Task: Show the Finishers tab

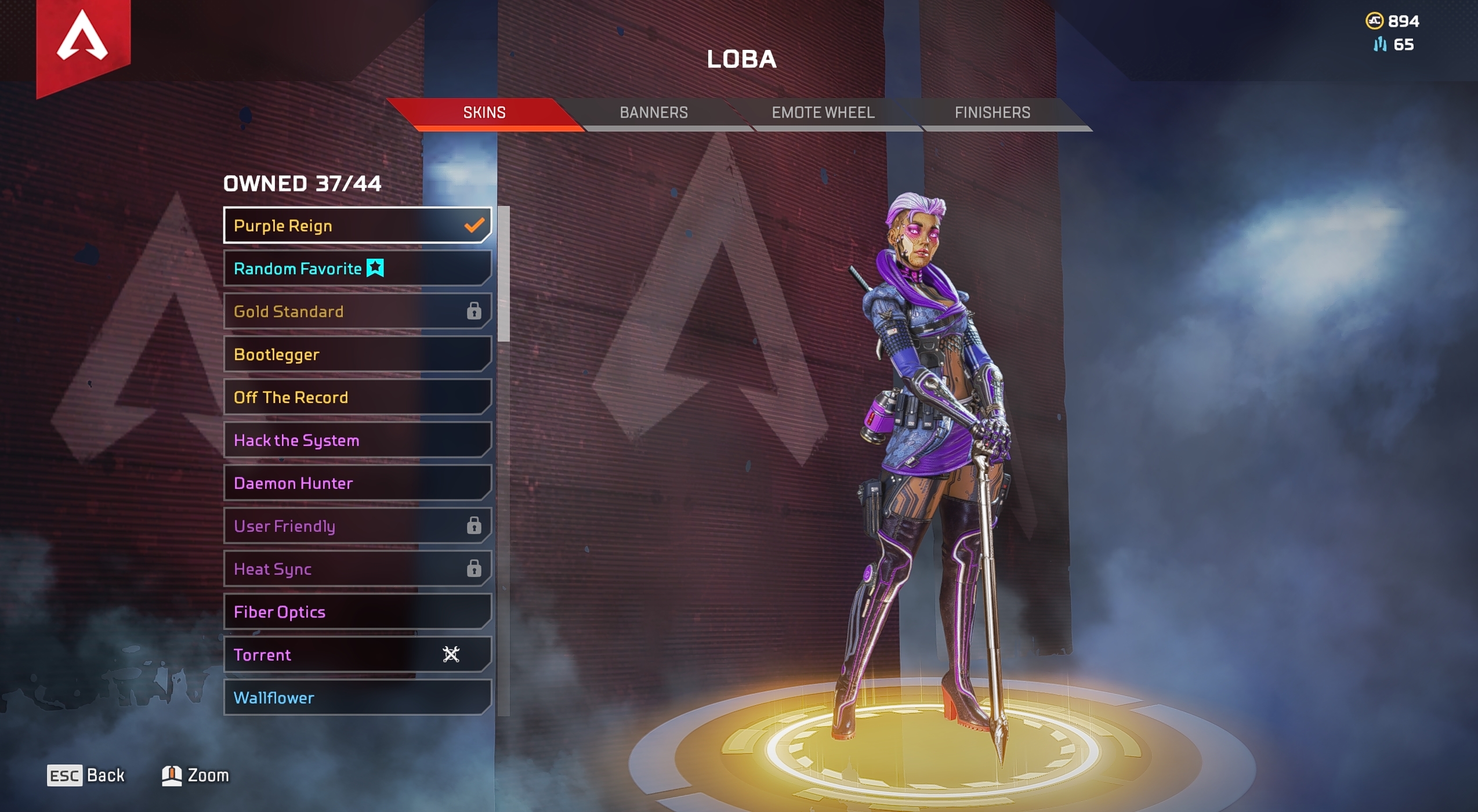Action: pos(992,113)
